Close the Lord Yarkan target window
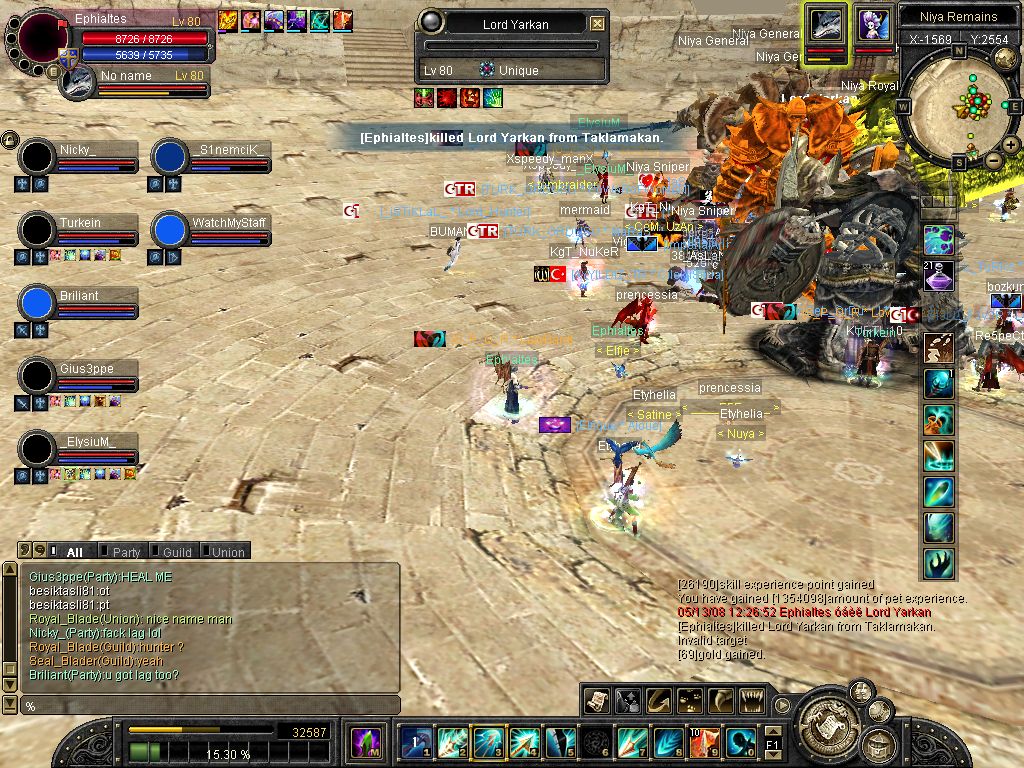1024x768 pixels. click(597, 23)
